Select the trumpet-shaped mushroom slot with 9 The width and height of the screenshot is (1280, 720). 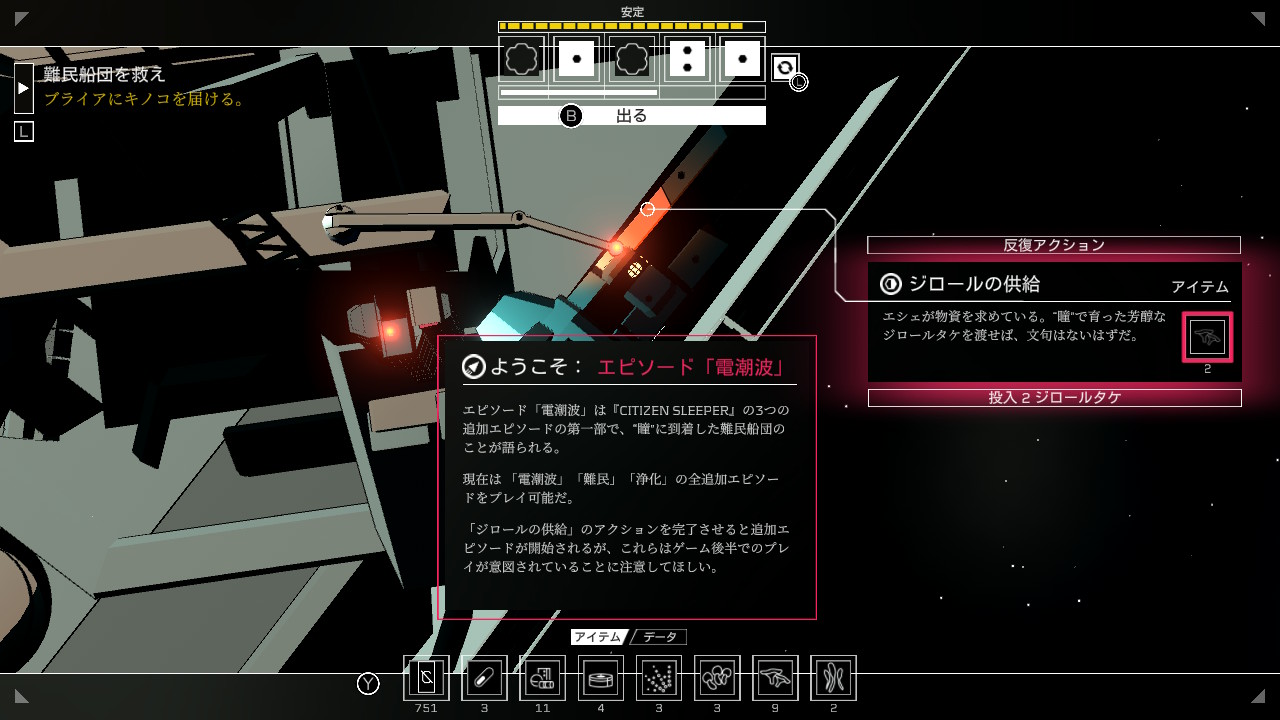coord(775,679)
